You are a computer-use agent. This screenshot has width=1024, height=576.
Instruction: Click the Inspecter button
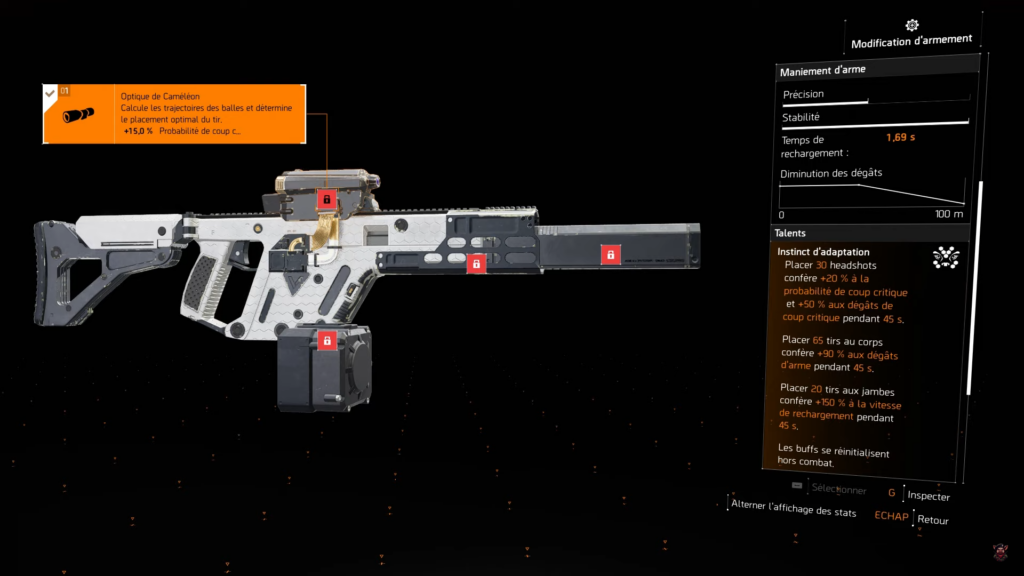tap(928, 496)
